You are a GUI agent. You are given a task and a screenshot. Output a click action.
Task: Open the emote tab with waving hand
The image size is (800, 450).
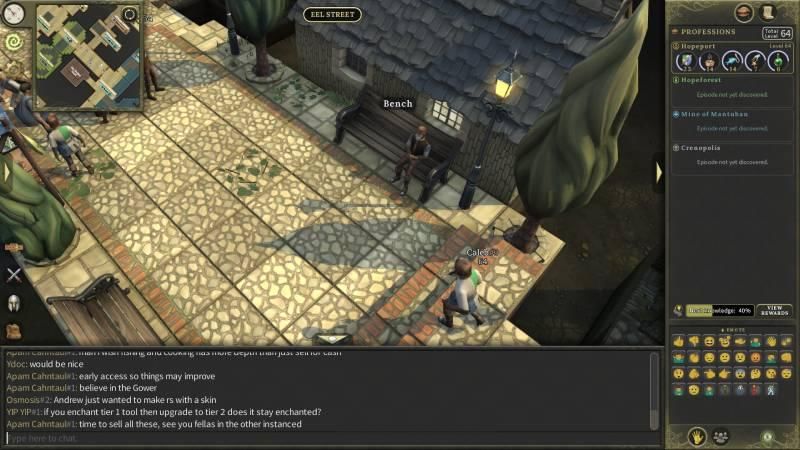pos(693,436)
